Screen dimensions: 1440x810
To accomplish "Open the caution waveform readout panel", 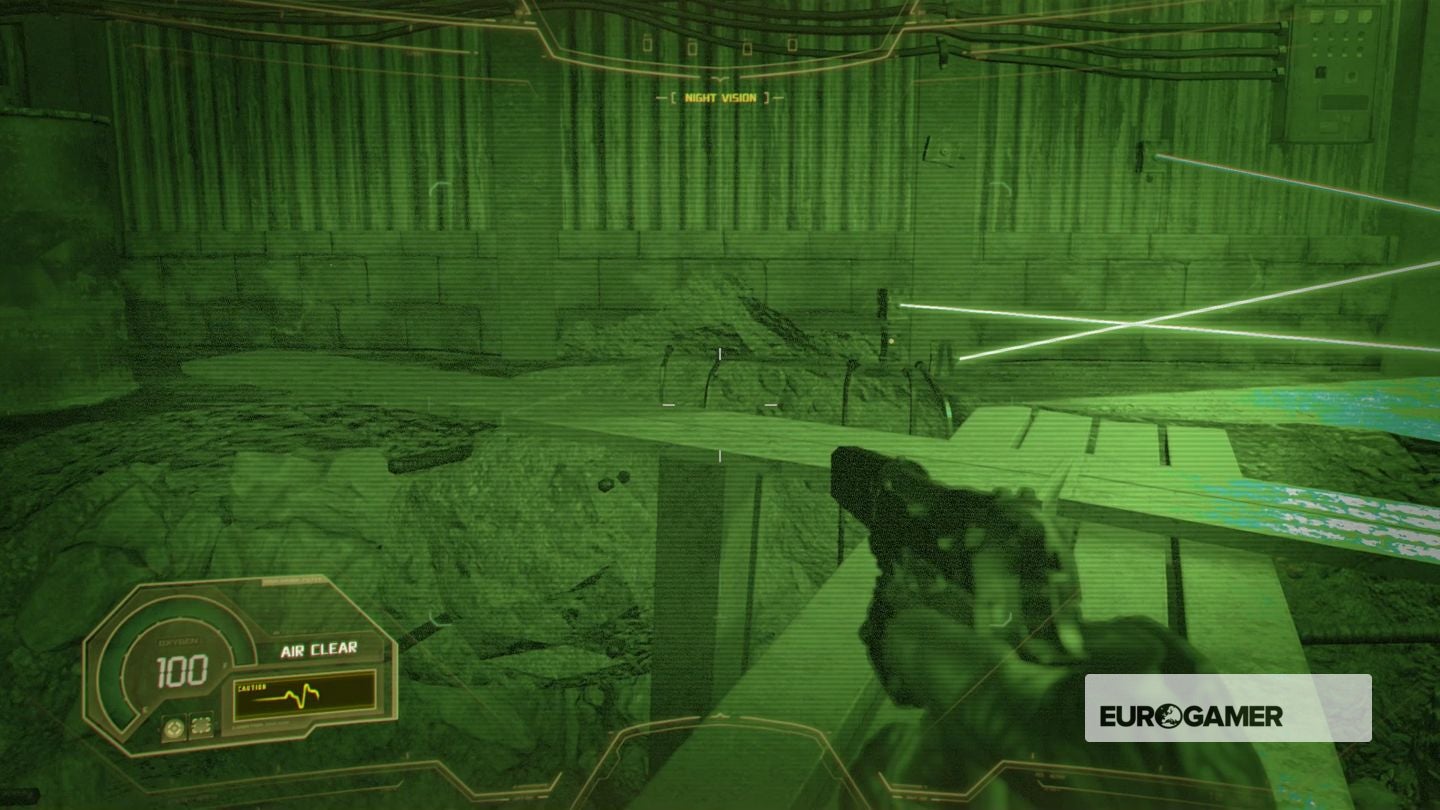I will [304, 699].
